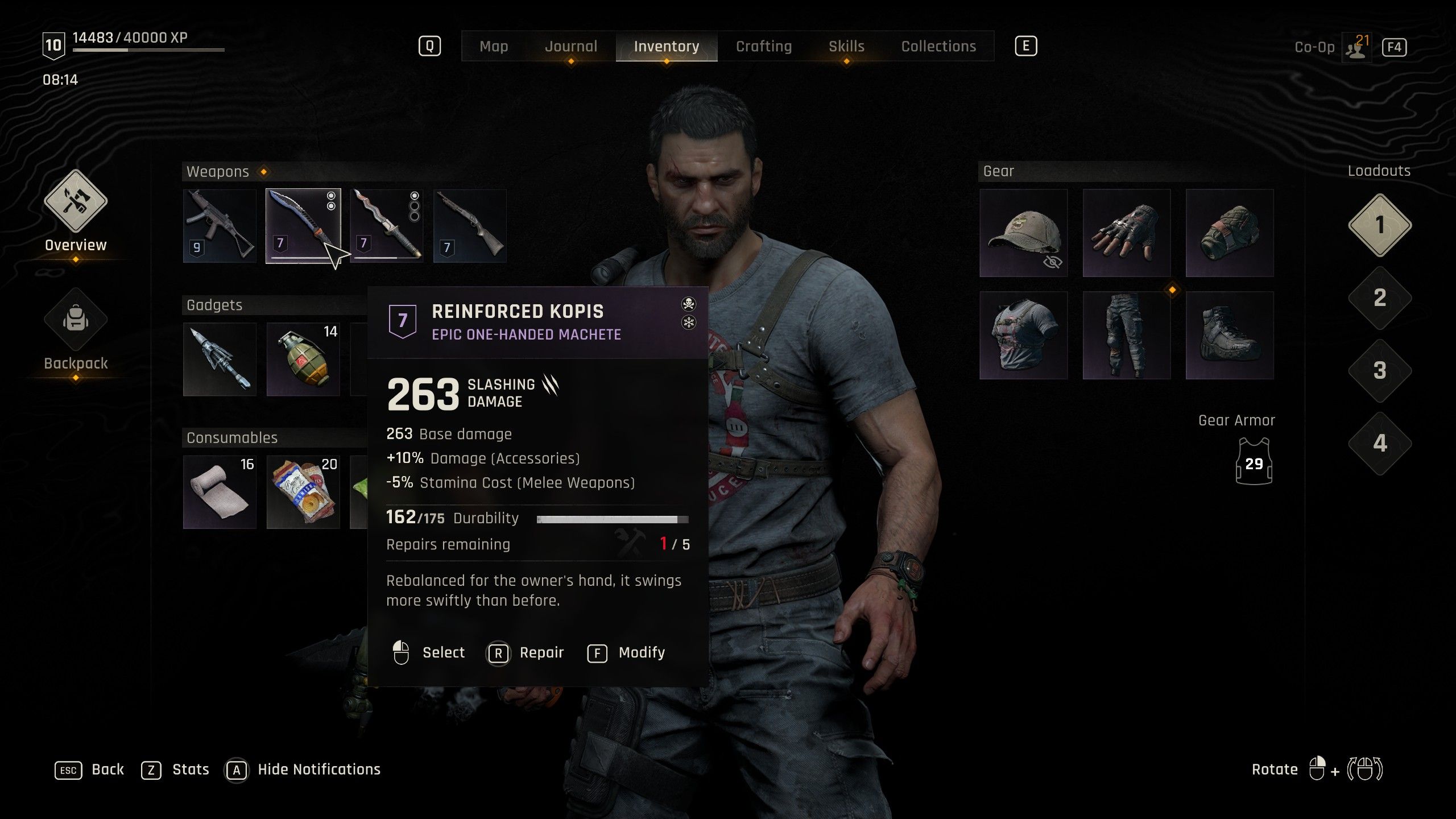Image resolution: width=1456 pixels, height=819 pixels.
Task: Select the submachine gun weapon slot
Action: point(220,226)
